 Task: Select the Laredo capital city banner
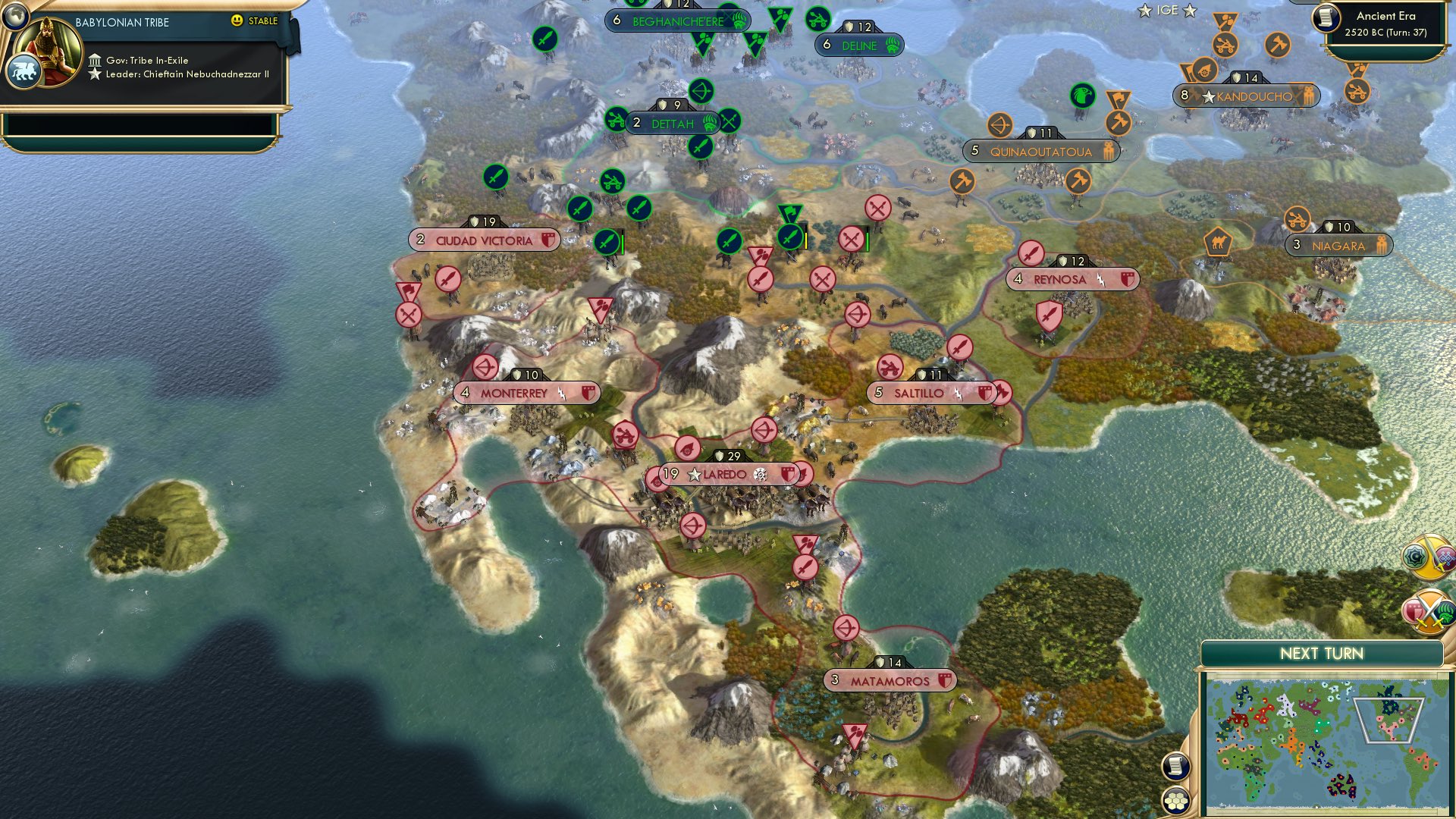(x=724, y=475)
